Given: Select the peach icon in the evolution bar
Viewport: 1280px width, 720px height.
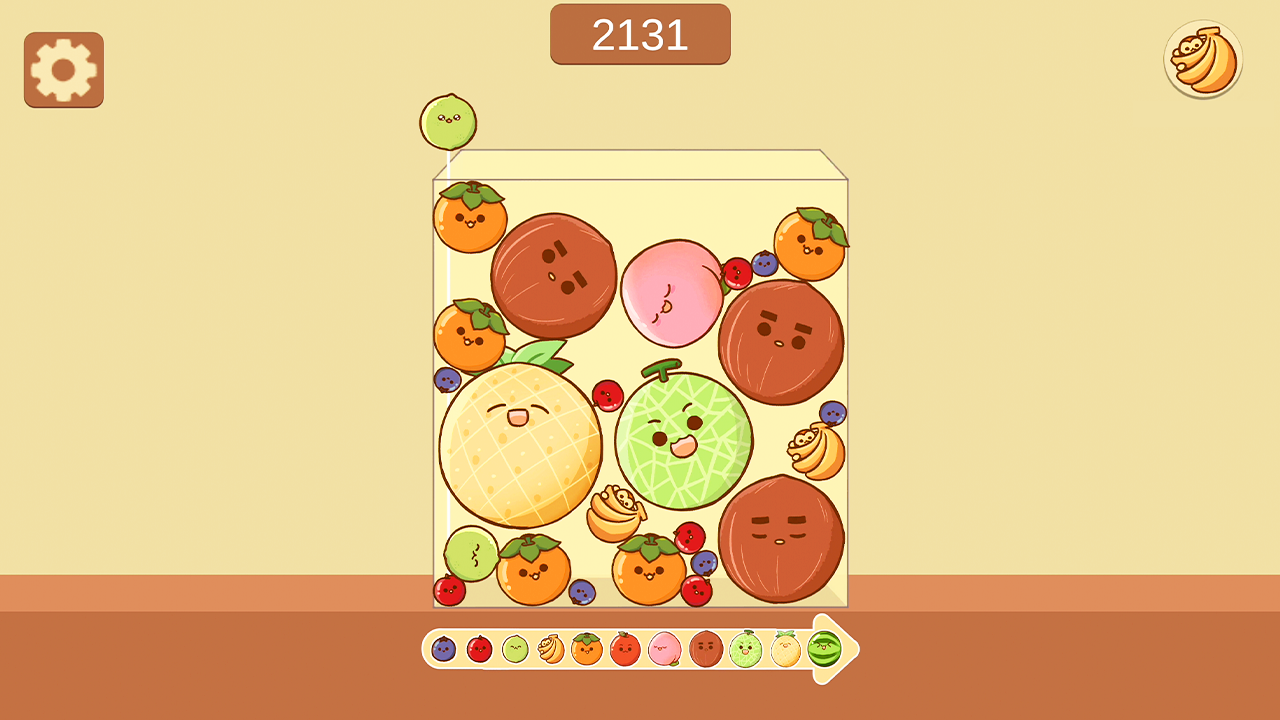Looking at the screenshot, I should pyautogui.click(x=663, y=650).
